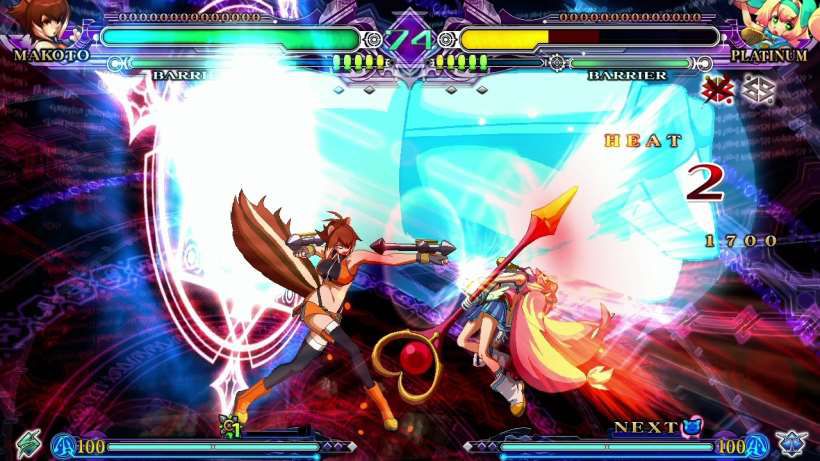Click the blue winged crest beside Platinum's heat gauge
The width and height of the screenshot is (820, 461).
click(791, 442)
